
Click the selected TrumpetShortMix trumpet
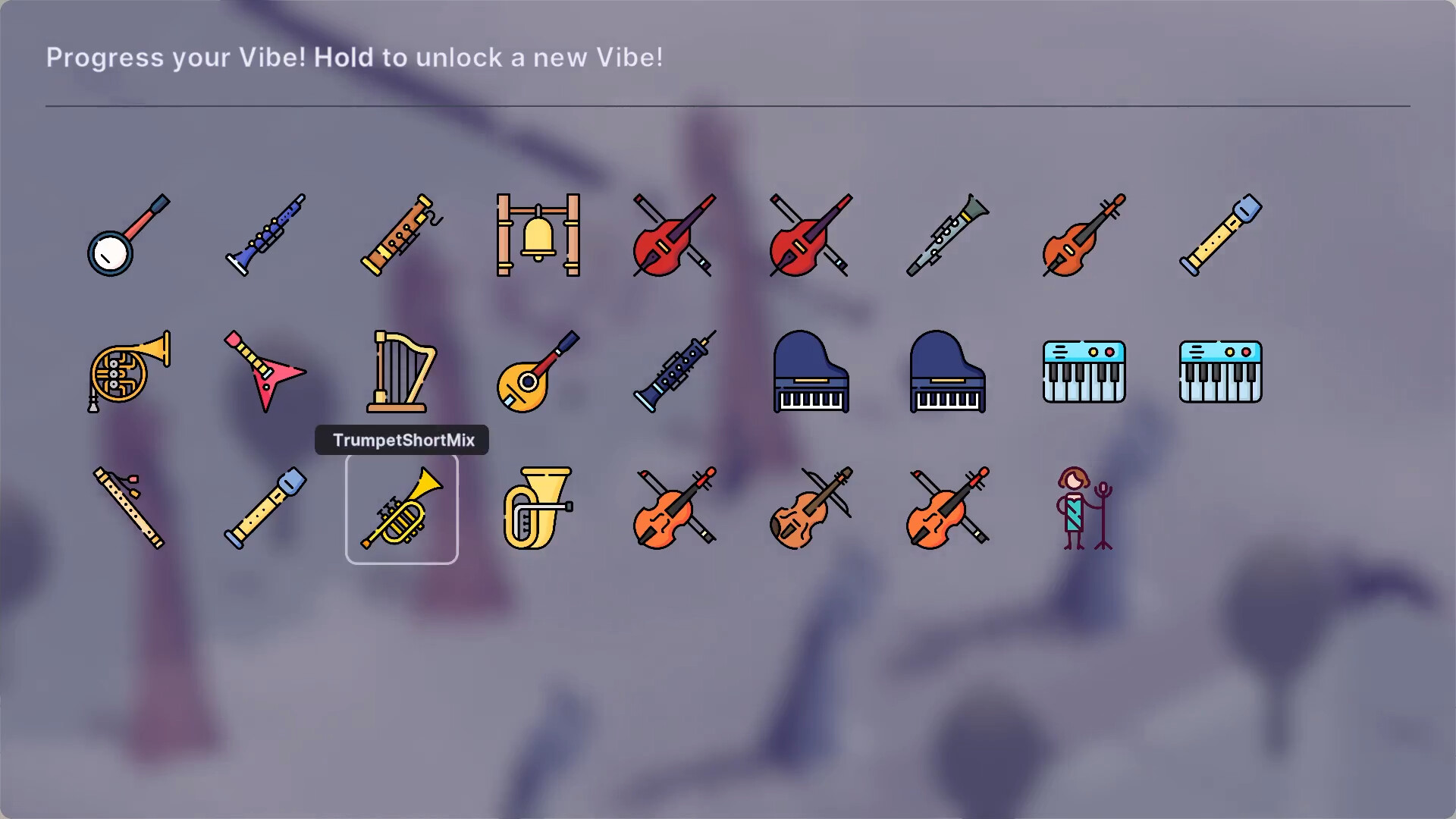pos(402,508)
